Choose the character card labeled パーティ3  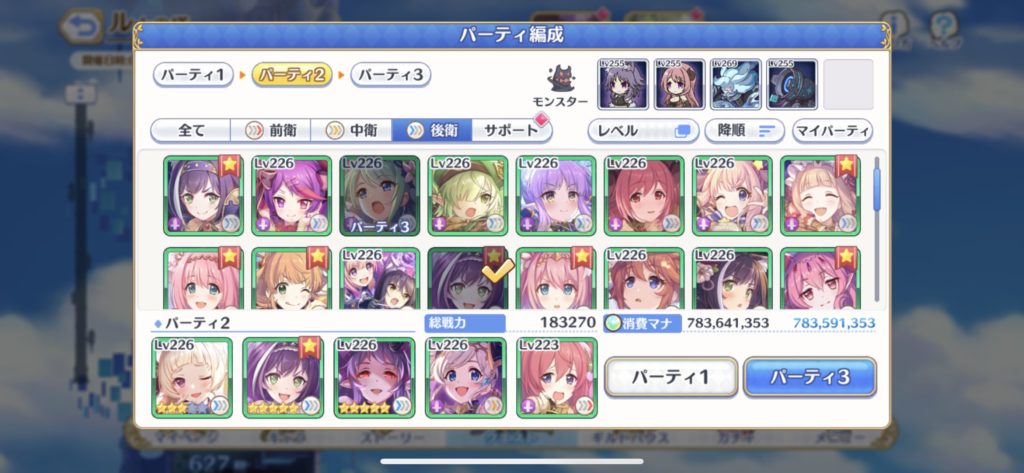(380, 195)
